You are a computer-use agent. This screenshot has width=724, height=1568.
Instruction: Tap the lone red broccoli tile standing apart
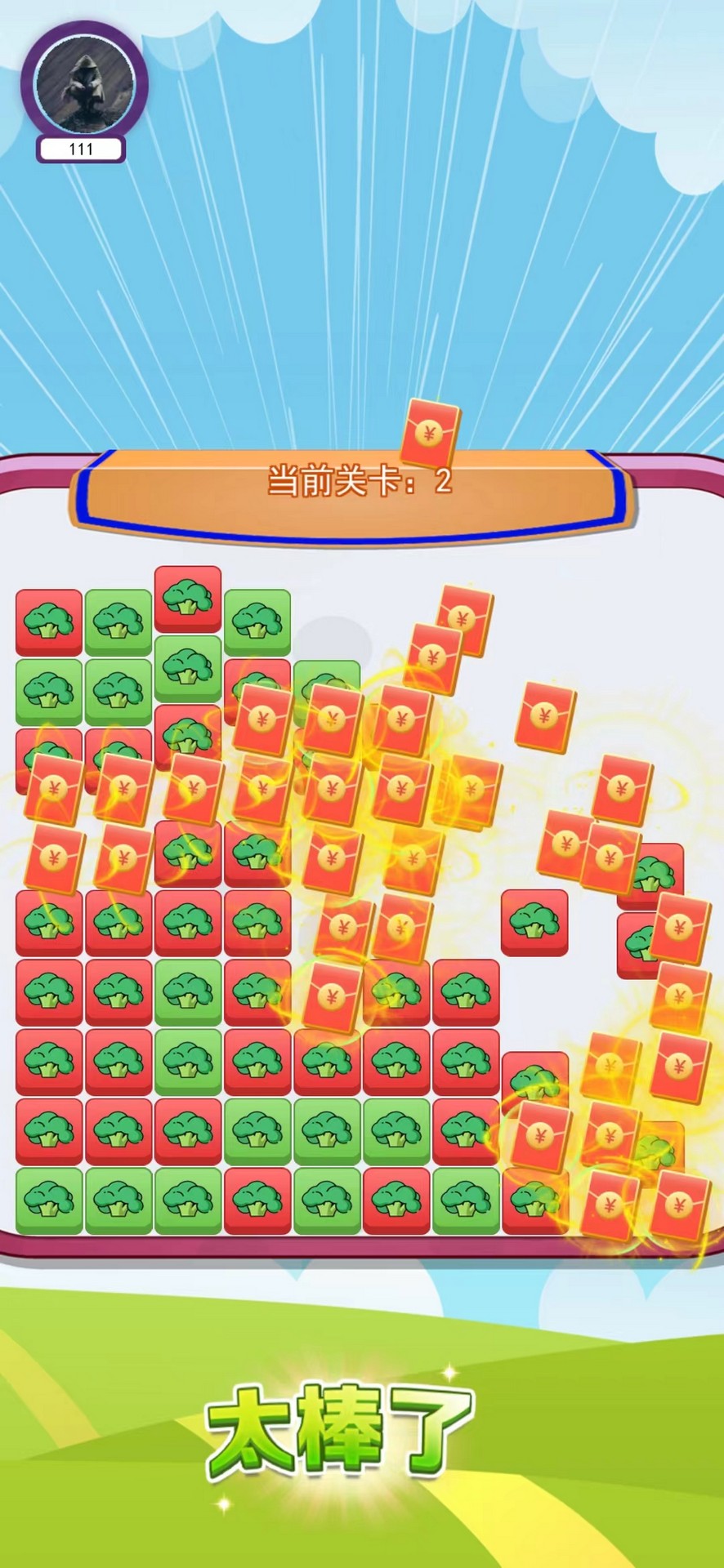pos(534,922)
